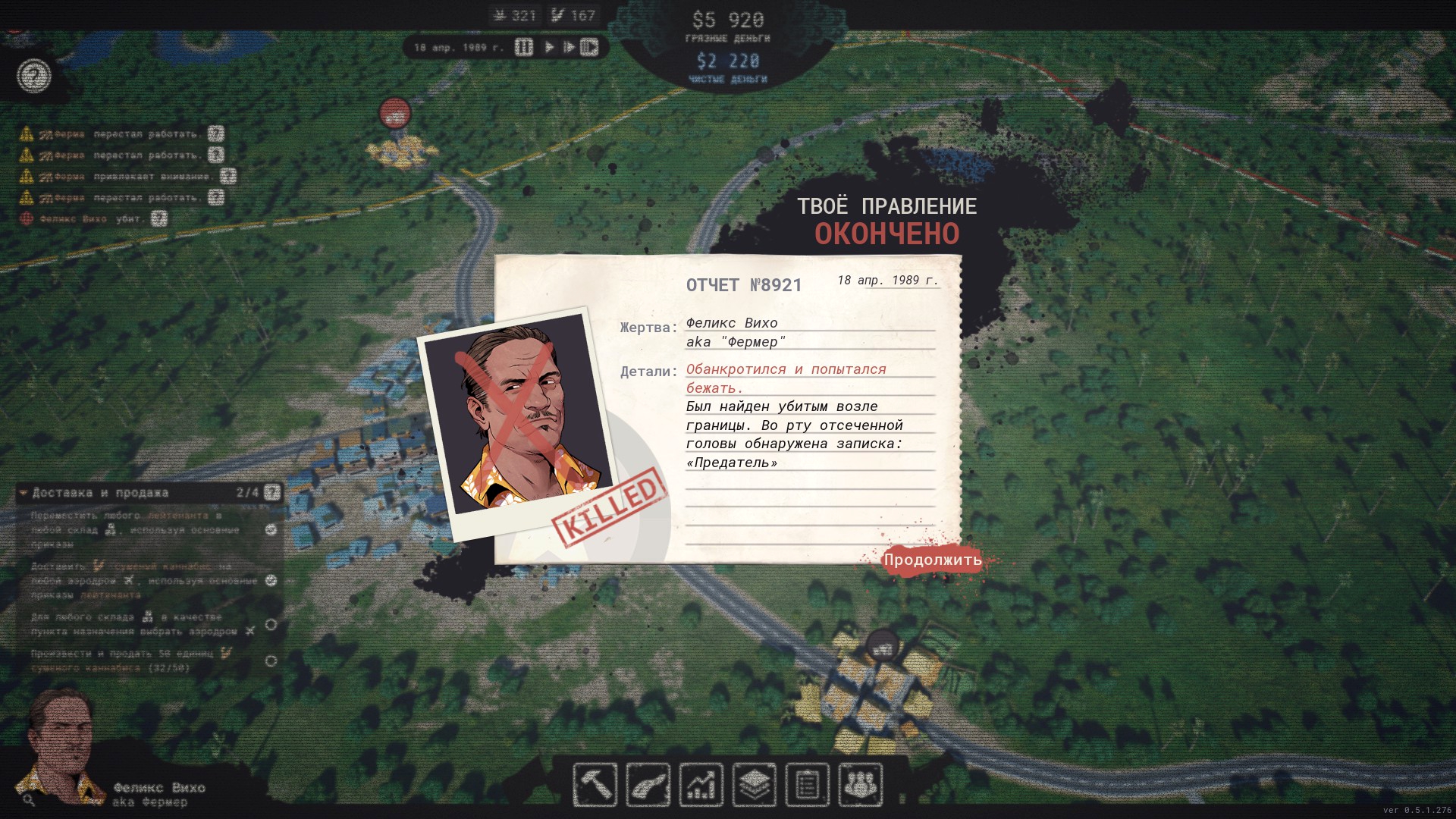Open the clipboard task list
1456x819 pixels.
(x=807, y=784)
